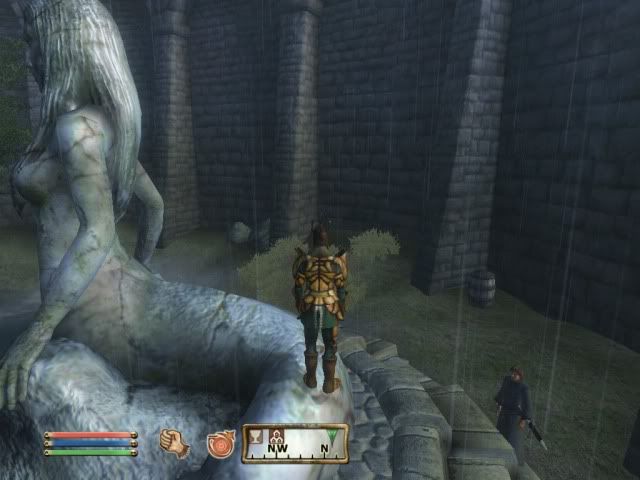The height and width of the screenshot is (480, 640).
Task: Click the green quest arrow on the compass
Action: [x=332, y=435]
